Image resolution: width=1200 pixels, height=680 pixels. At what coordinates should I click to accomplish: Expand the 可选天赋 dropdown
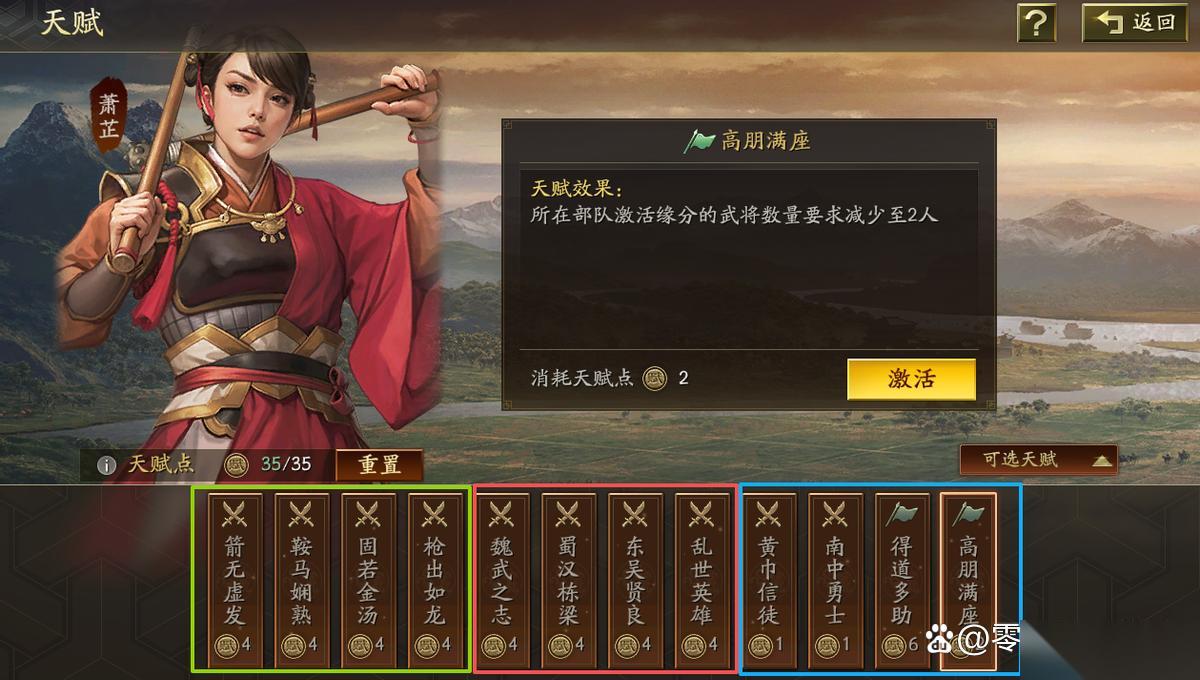point(1038,460)
